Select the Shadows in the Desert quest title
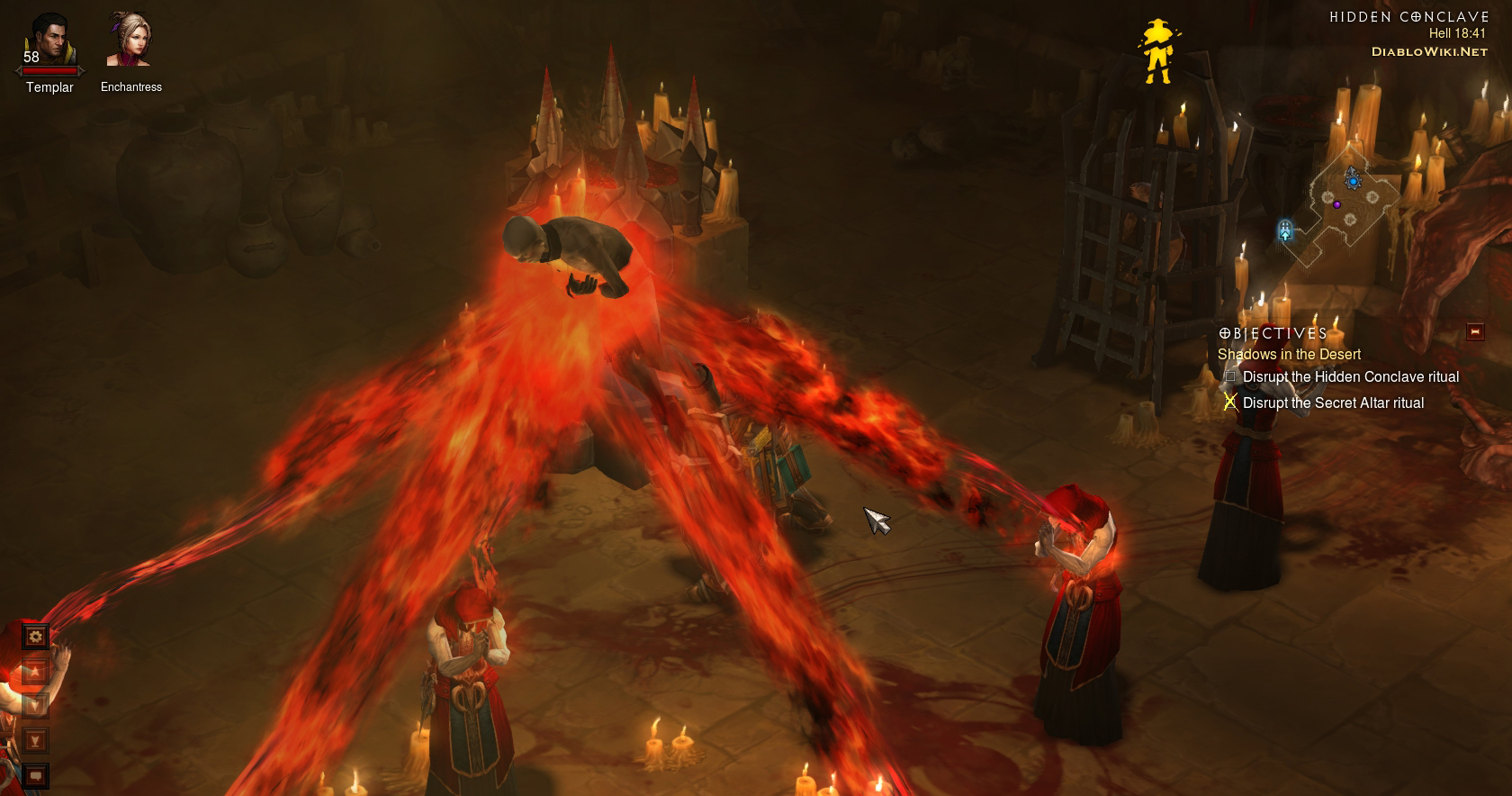Viewport: 1512px width, 796px height. coord(1289,355)
